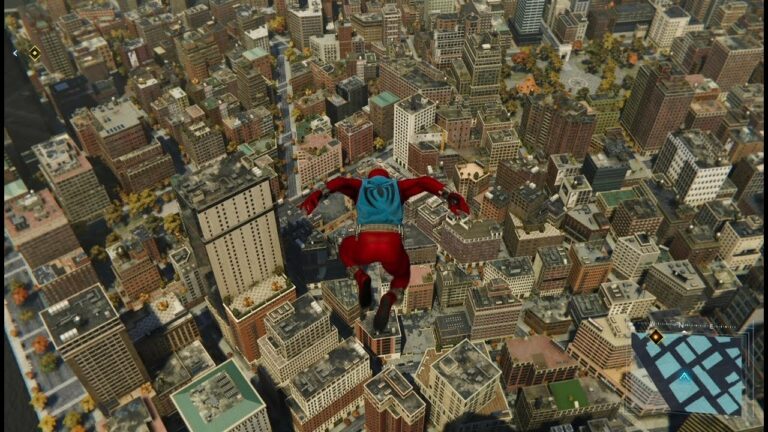Click the minimap compass strip
The width and height of the screenshot is (768, 432).
(690, 325)
